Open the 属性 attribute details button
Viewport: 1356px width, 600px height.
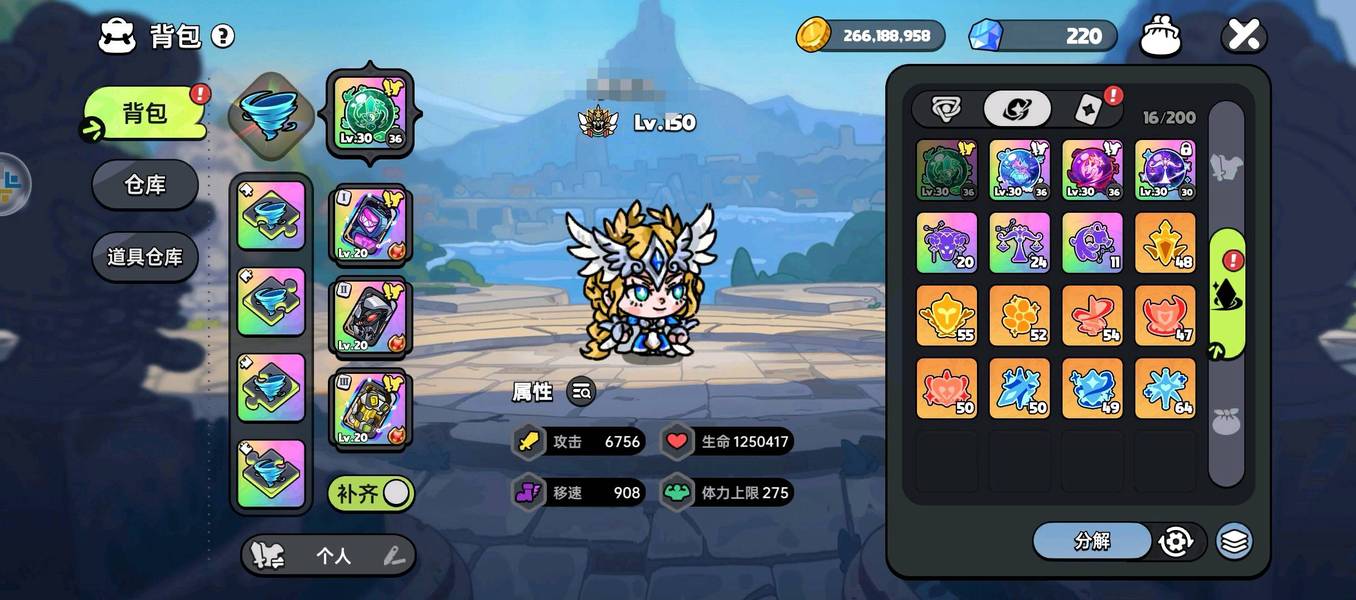(x=581, y=392)
